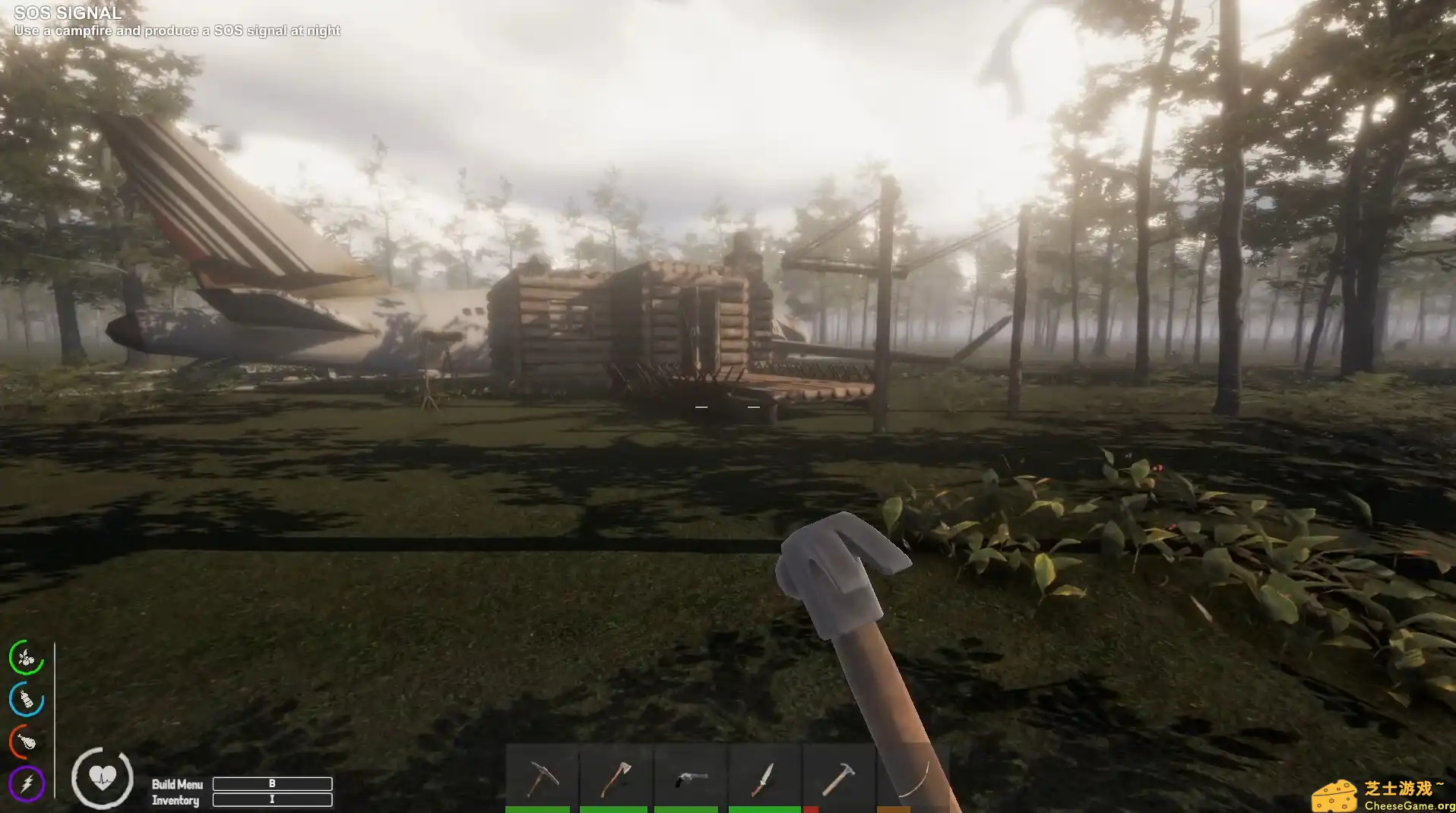The height and width of the screenshot is (813, 1456).
Task: Select the axe in the hotbar
Action: 617,775
